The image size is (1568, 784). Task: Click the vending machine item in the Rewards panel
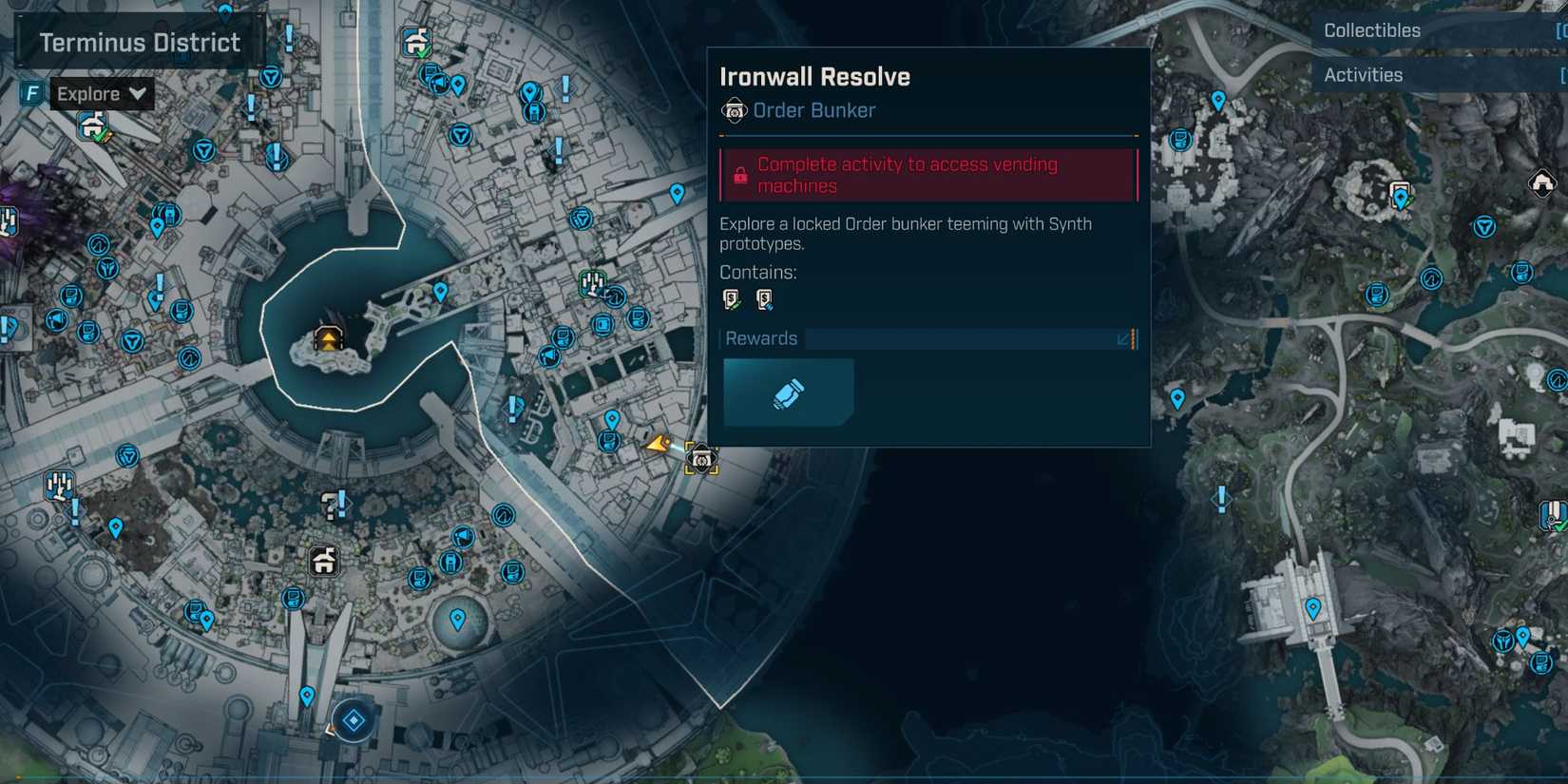pyautogui.click(x=789, y=392)
